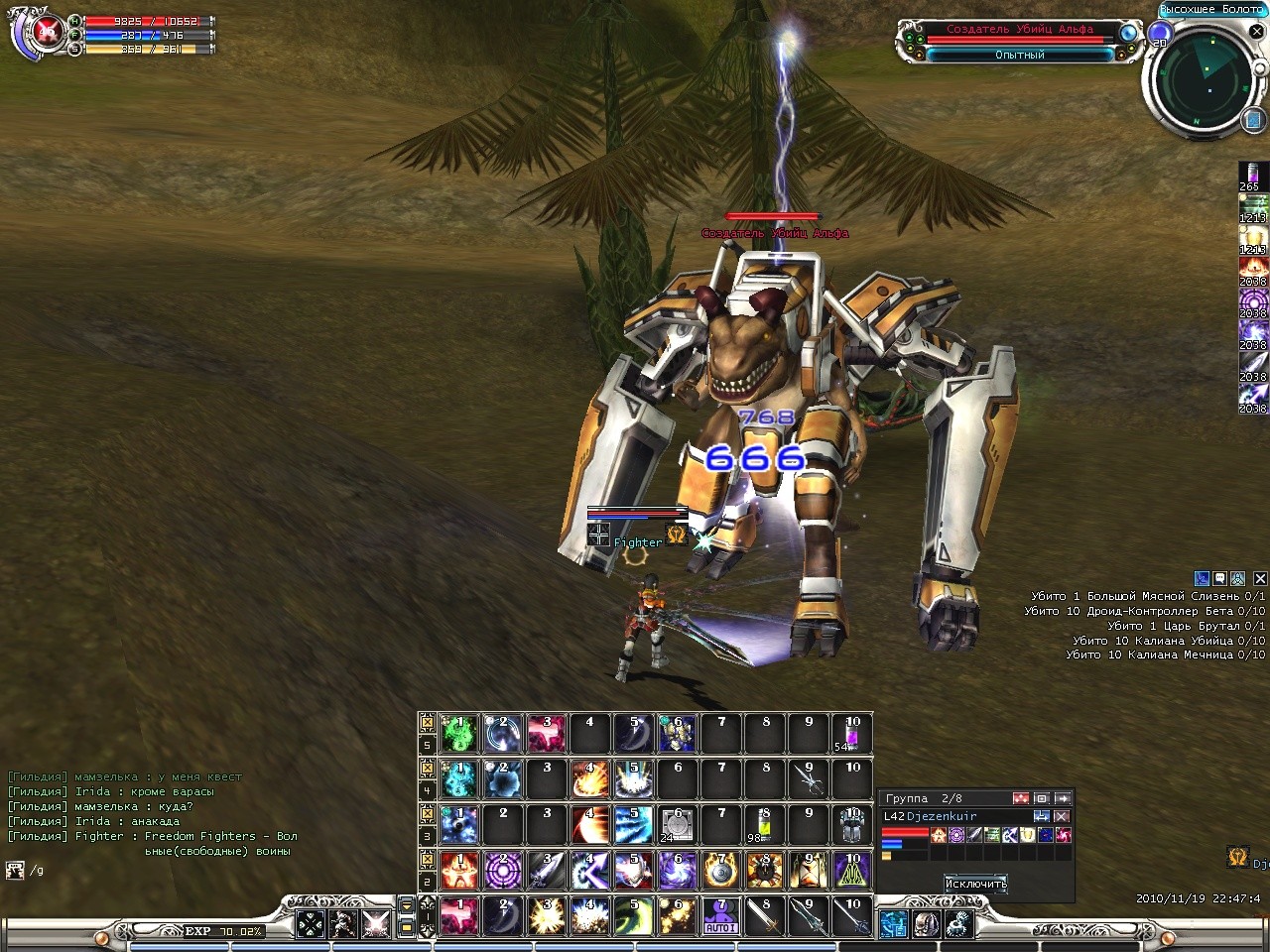
Task: Activate the AUTO I skill in the hotbar
Action: tap(721, 915)
